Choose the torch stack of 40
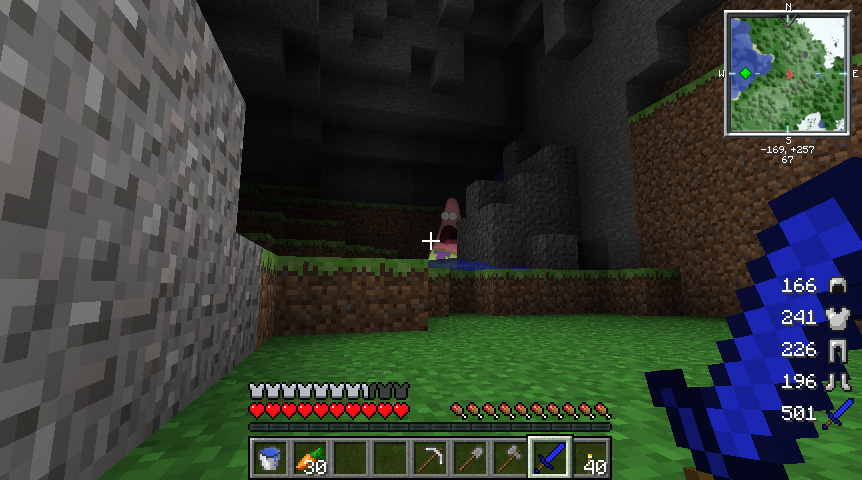 coord(590,459)
